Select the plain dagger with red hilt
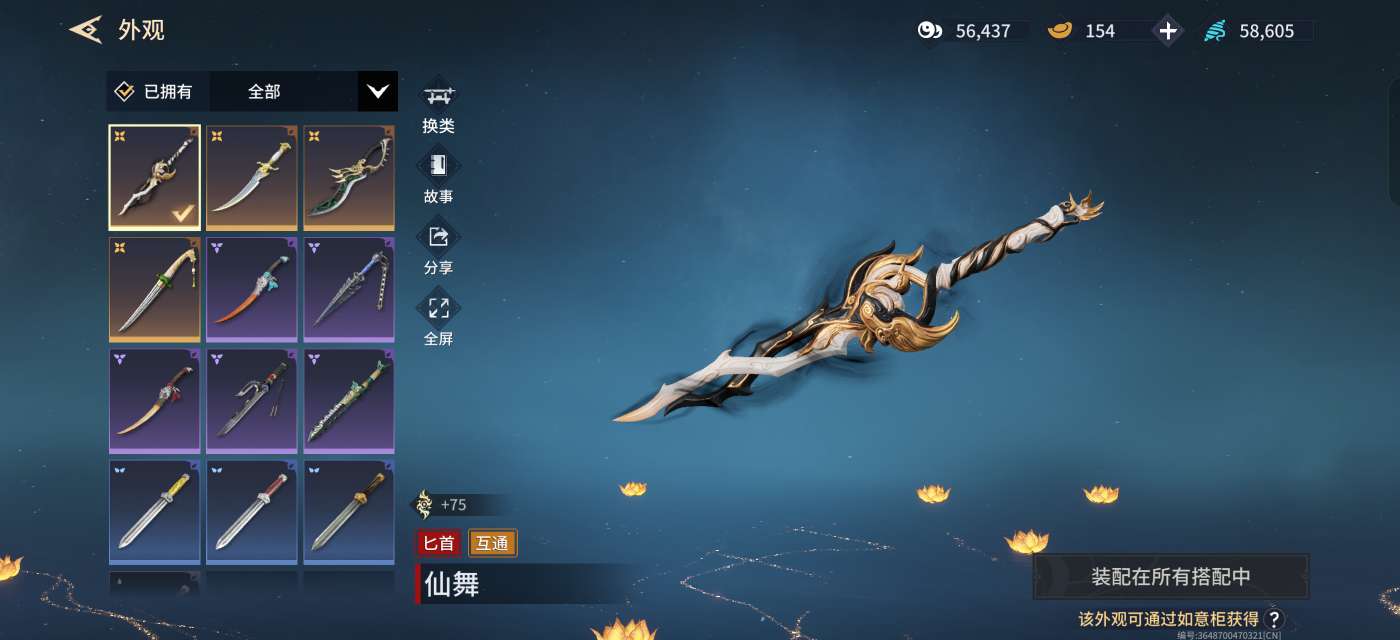The width and height of the screenshot is (1400, 640). click(251, 512)
